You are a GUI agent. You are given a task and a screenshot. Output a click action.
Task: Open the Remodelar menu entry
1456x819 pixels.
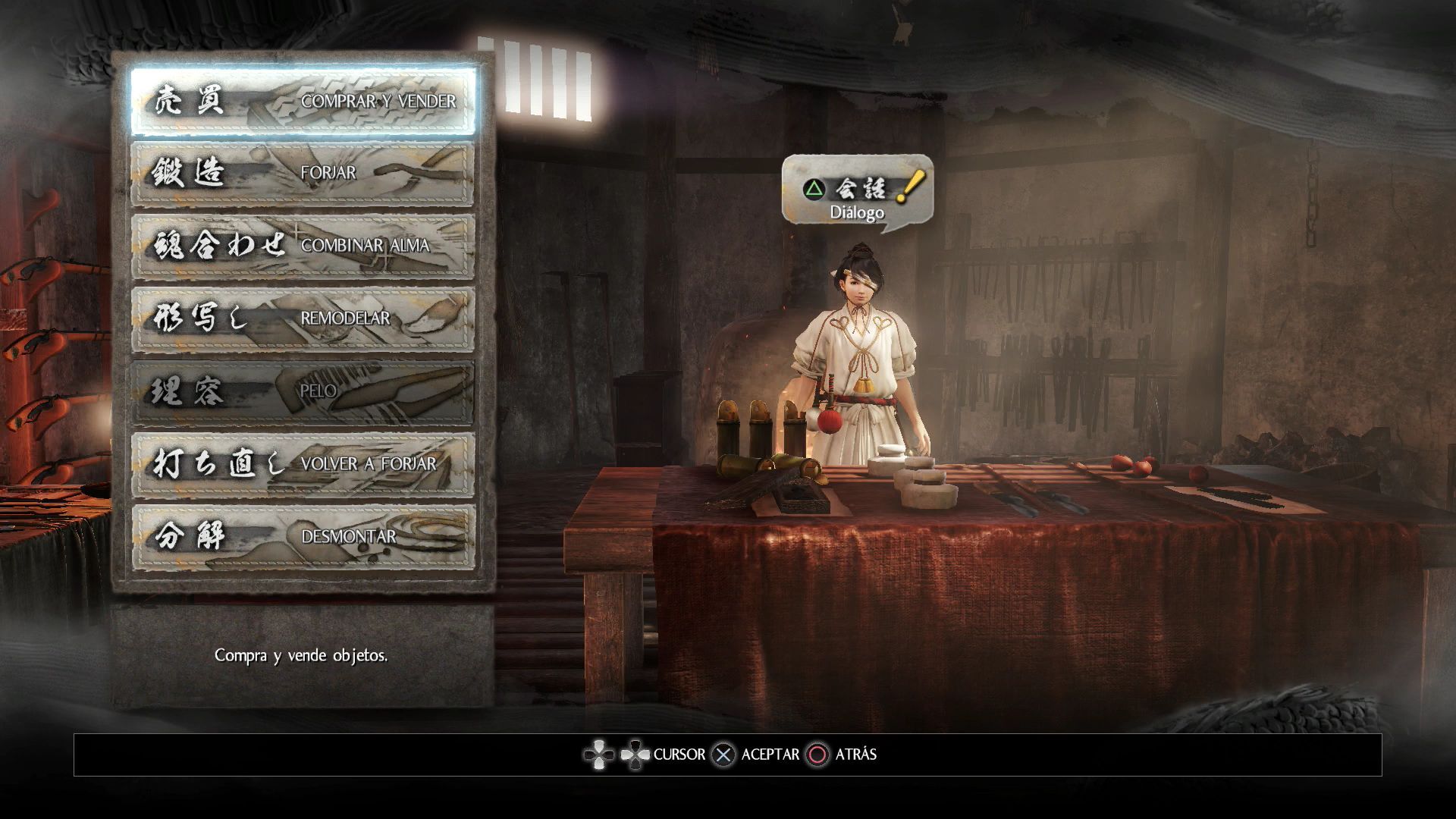coord(303,319)
